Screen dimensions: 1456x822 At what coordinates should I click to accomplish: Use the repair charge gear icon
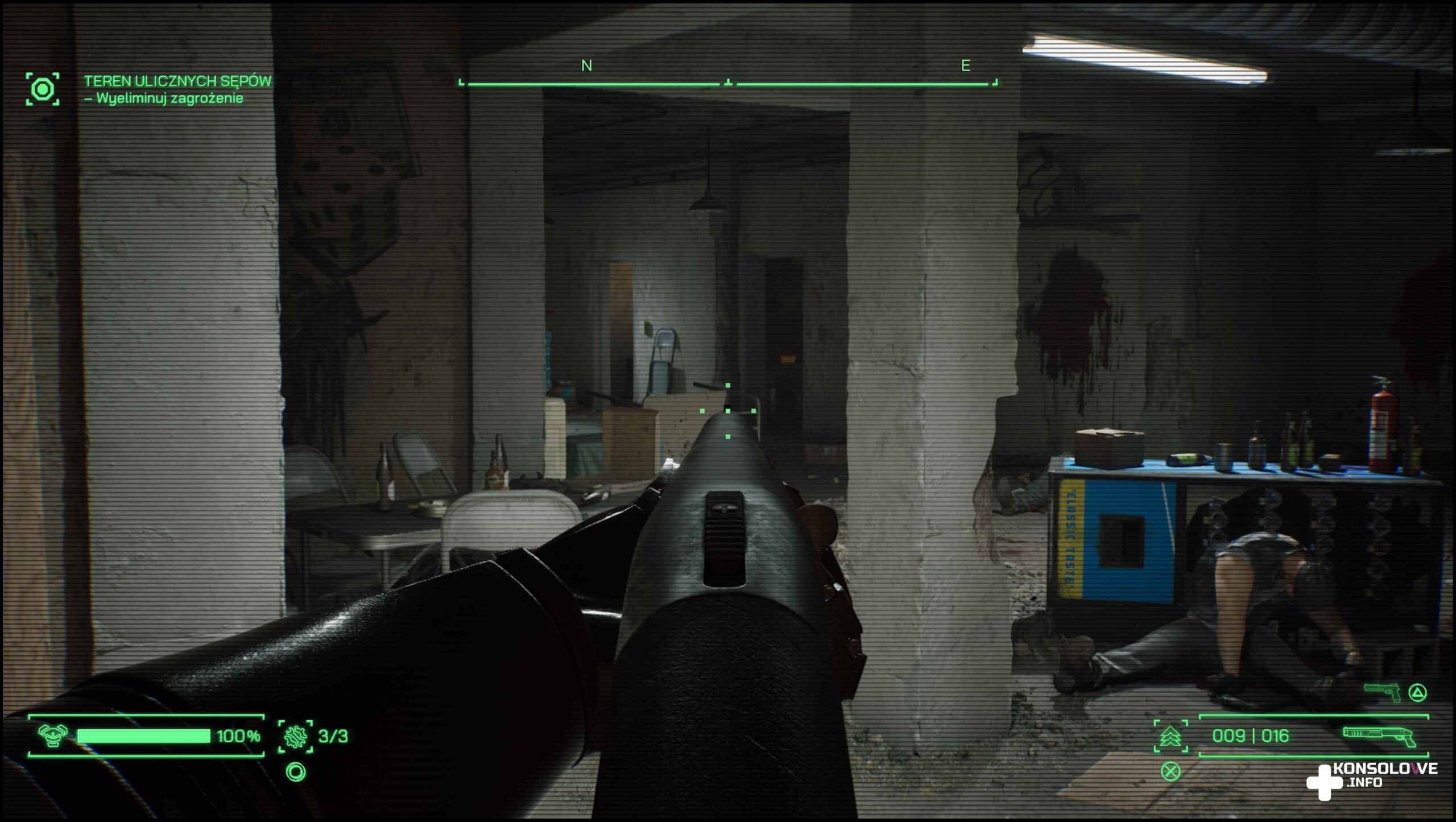tap(295, 736)
